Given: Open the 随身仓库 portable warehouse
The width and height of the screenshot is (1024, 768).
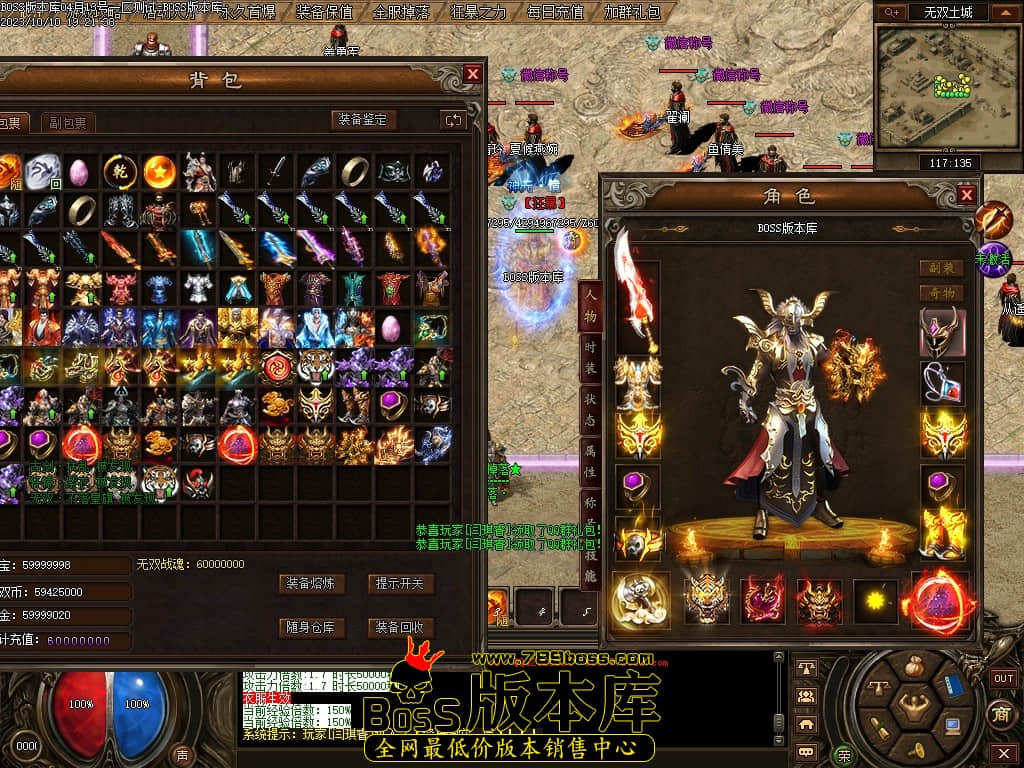Looking at the screenshot, I should (x=311, y=628).
